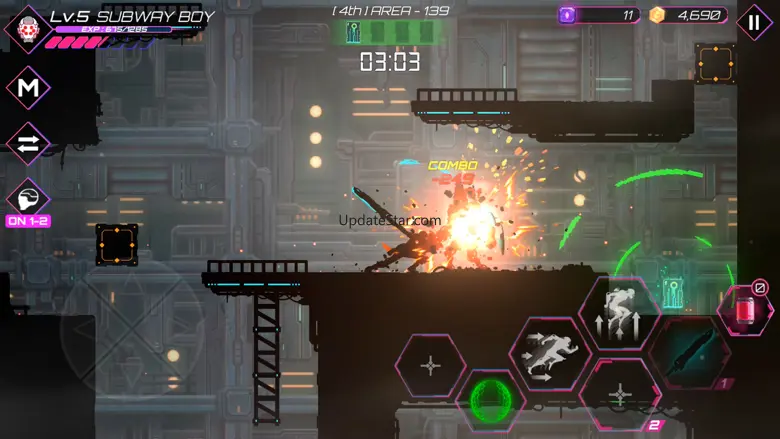This screenshot has height=439, width=780.
Task: Tap the swap arrows diamond button
Action: coord(28,144)
